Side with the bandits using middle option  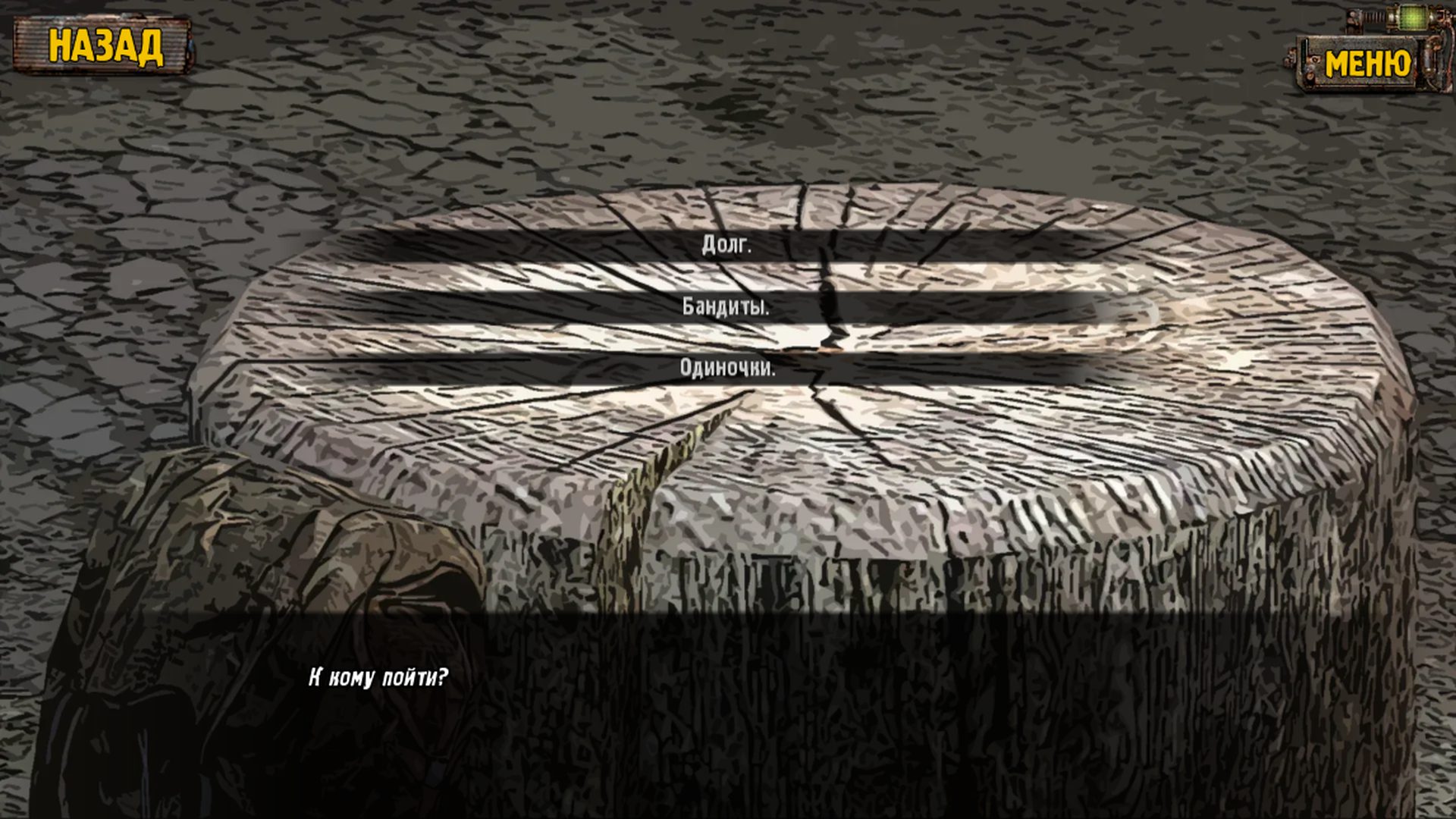pos(726,307)
